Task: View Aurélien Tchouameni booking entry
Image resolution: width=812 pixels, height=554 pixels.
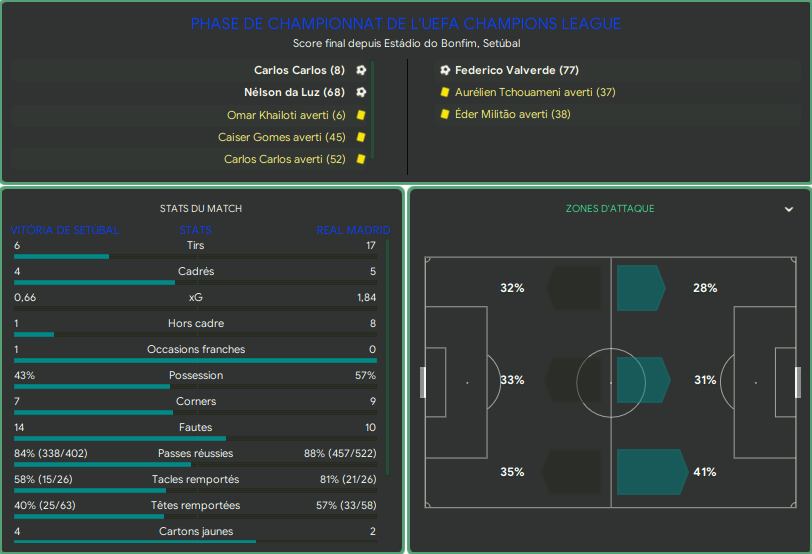Action: pyautogui.click(x=534, y=92)
